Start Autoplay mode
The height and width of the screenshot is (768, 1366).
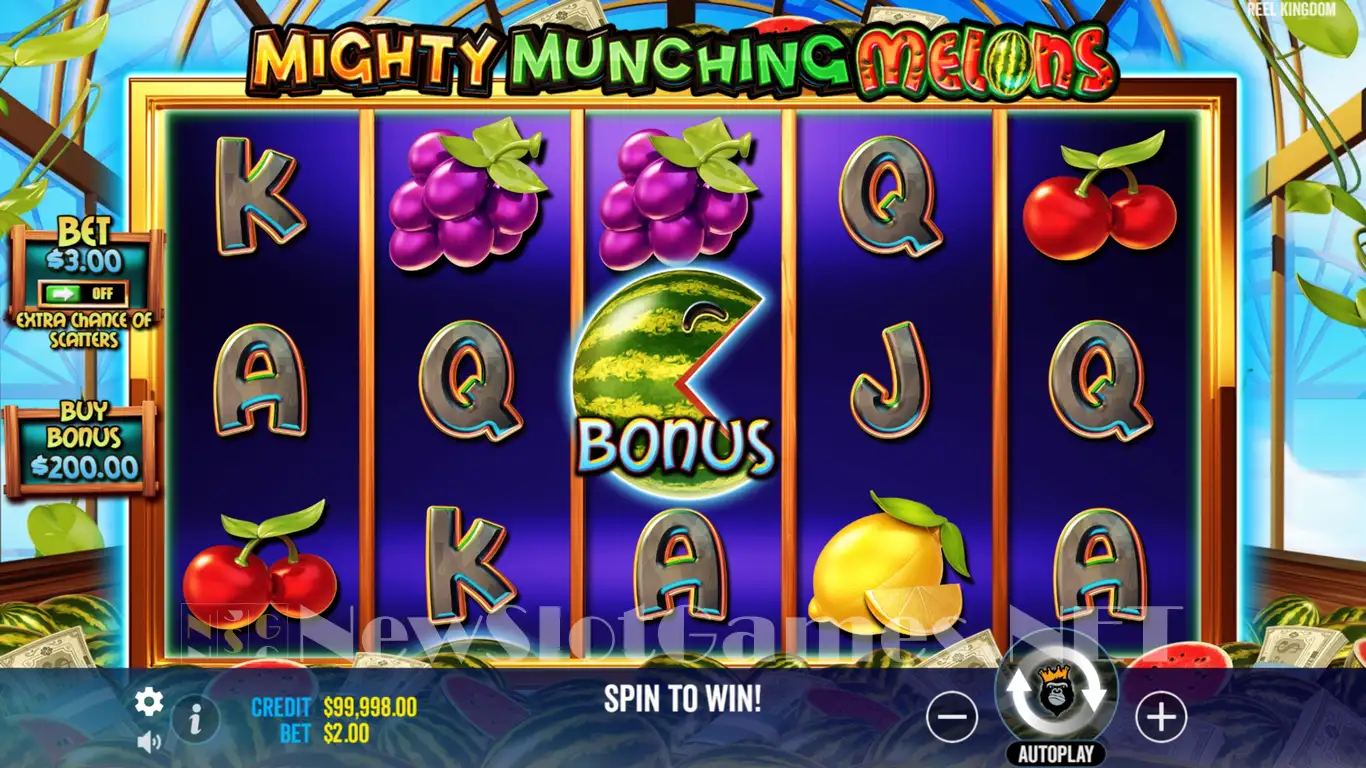coord(1056,753)
